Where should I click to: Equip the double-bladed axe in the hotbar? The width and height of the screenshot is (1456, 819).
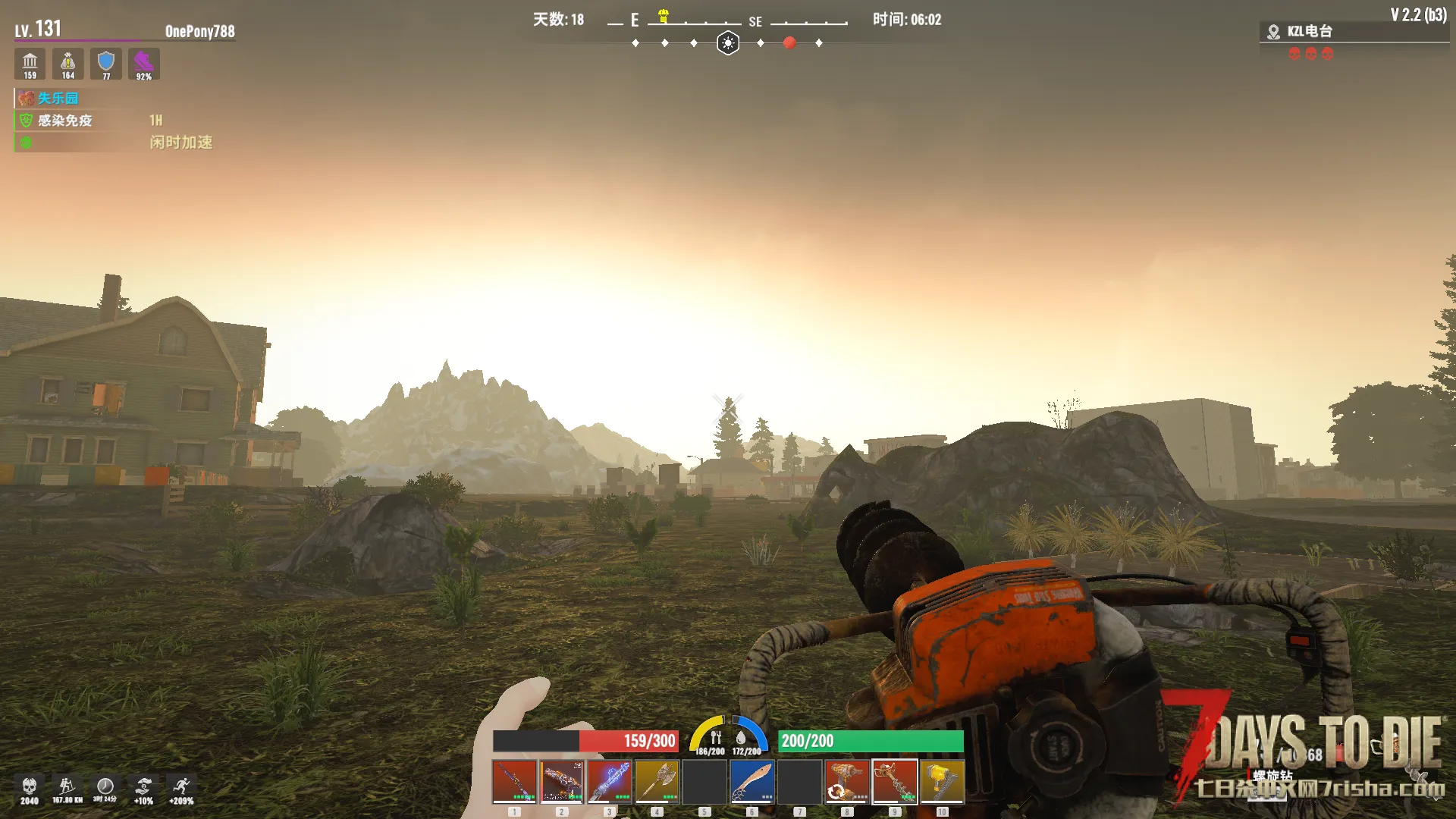point(657,781)
